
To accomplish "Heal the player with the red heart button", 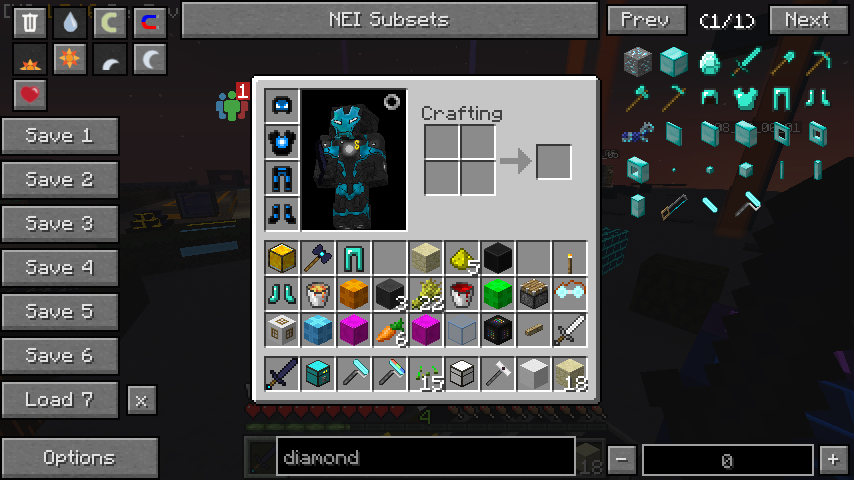I will [x=30, y=95].
